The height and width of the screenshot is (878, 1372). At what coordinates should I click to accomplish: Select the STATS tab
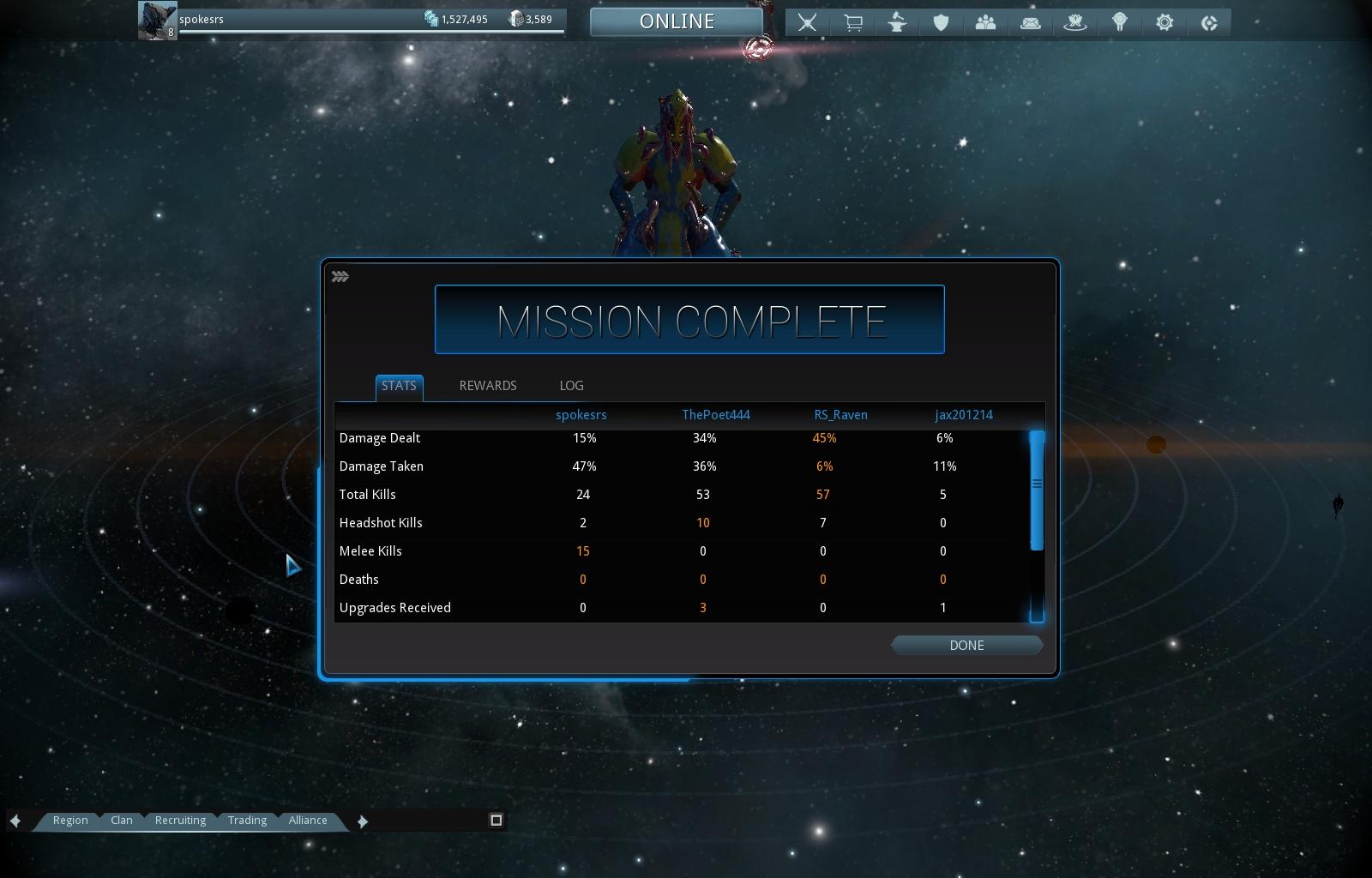point(399,386)
